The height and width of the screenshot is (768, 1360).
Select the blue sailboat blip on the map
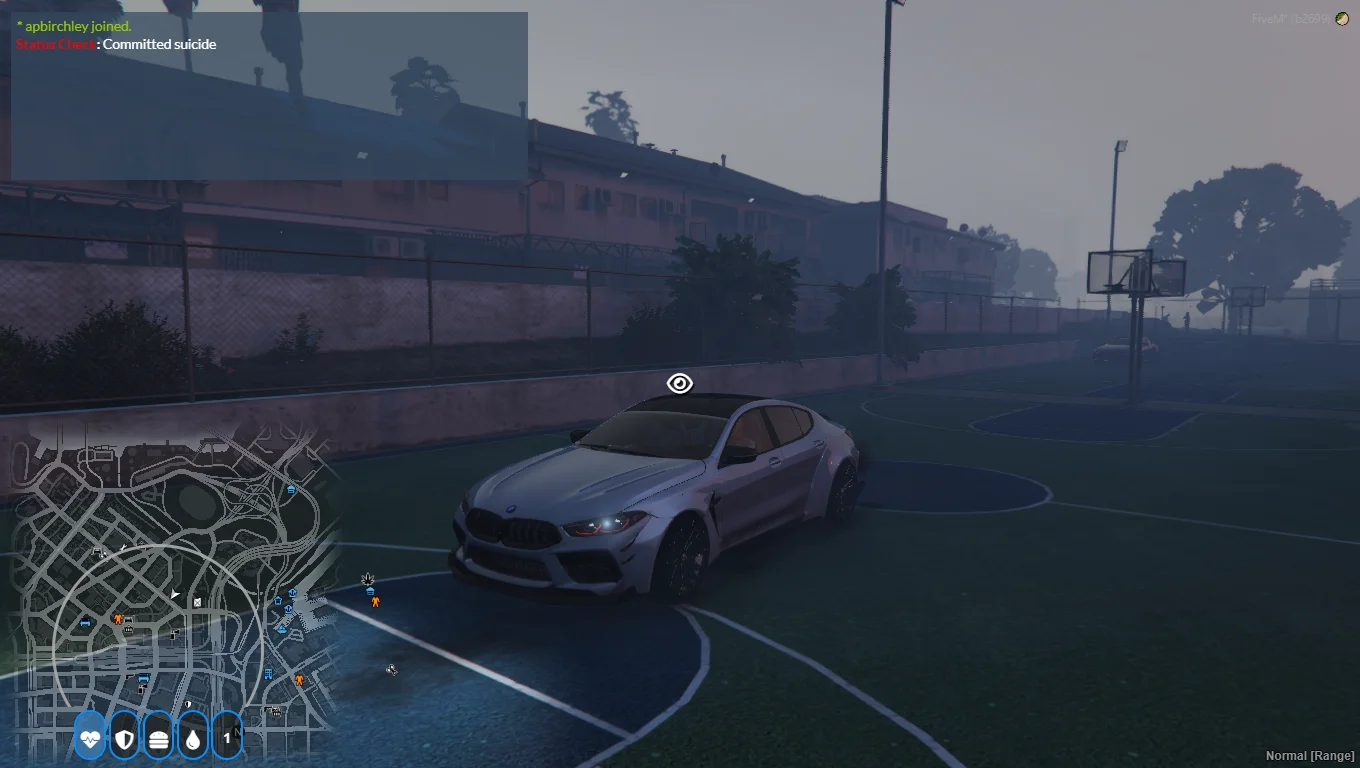pos(282,629)
